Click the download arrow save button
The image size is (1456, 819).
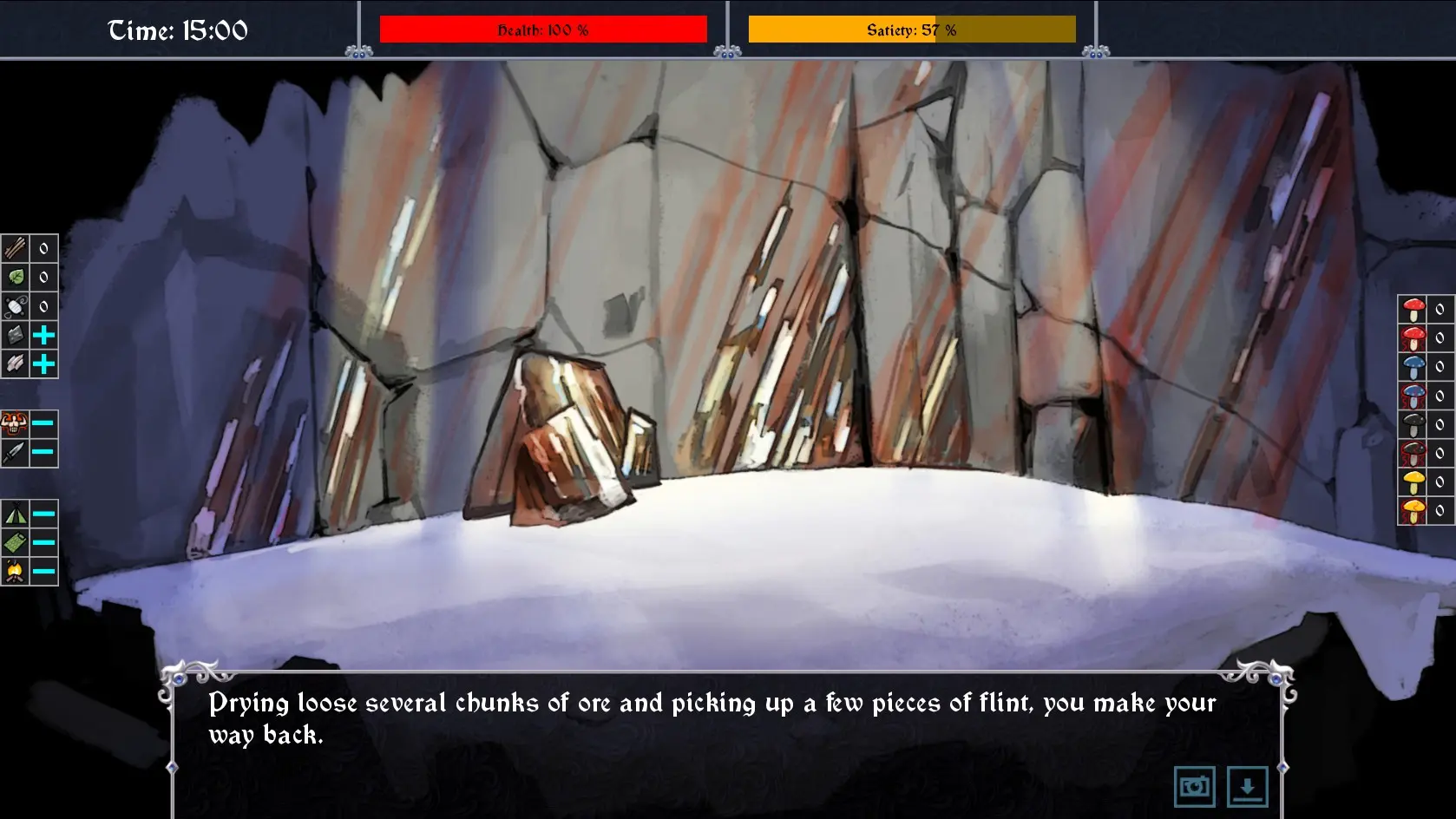(x=1247, y=787)
